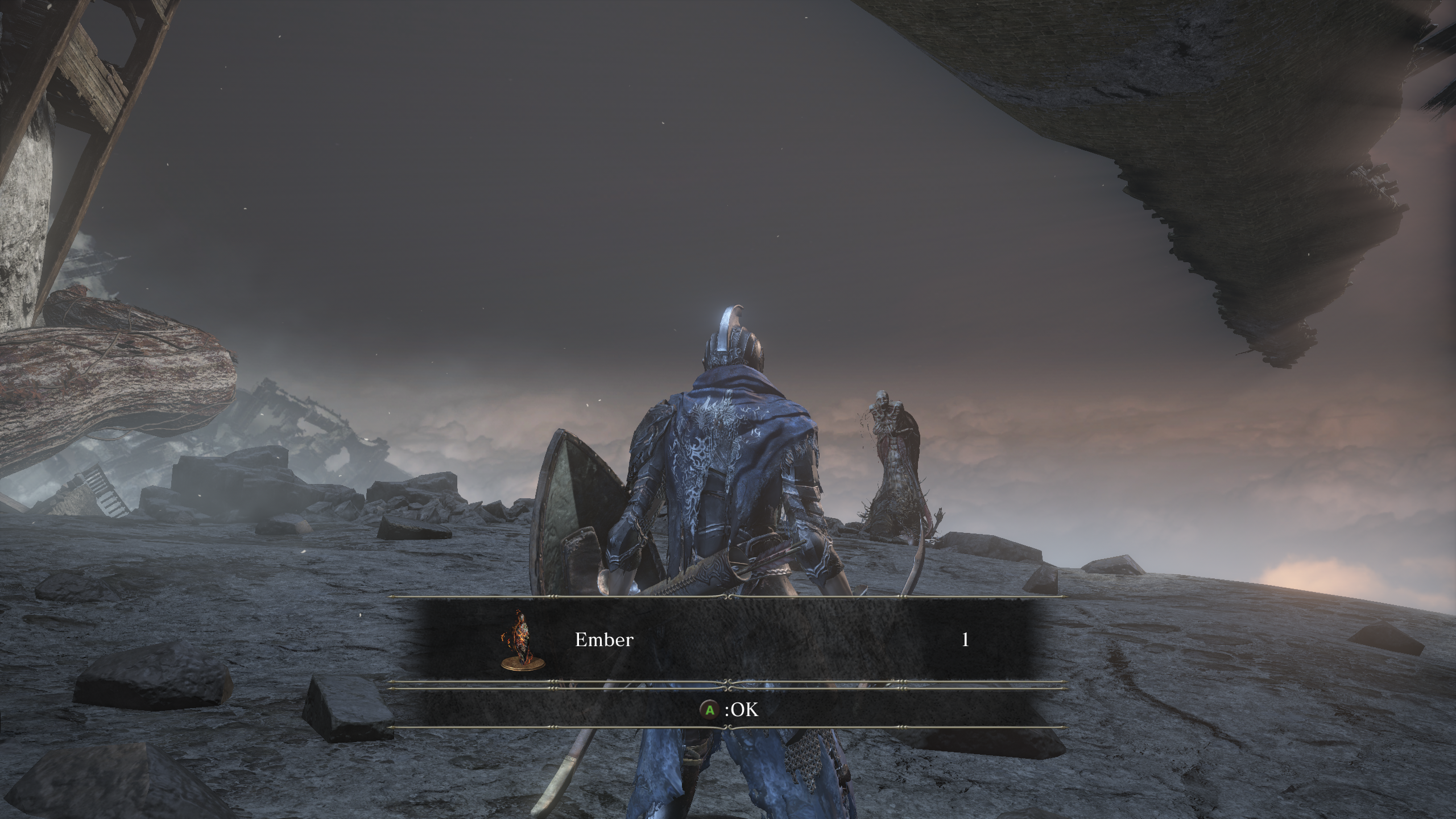Click the top decorative border of the dialog

[728, 596]
